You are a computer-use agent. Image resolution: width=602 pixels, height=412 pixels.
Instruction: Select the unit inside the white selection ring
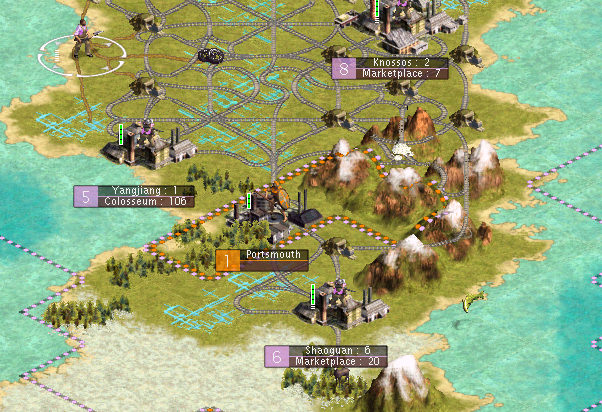click(x=82, y=40)
